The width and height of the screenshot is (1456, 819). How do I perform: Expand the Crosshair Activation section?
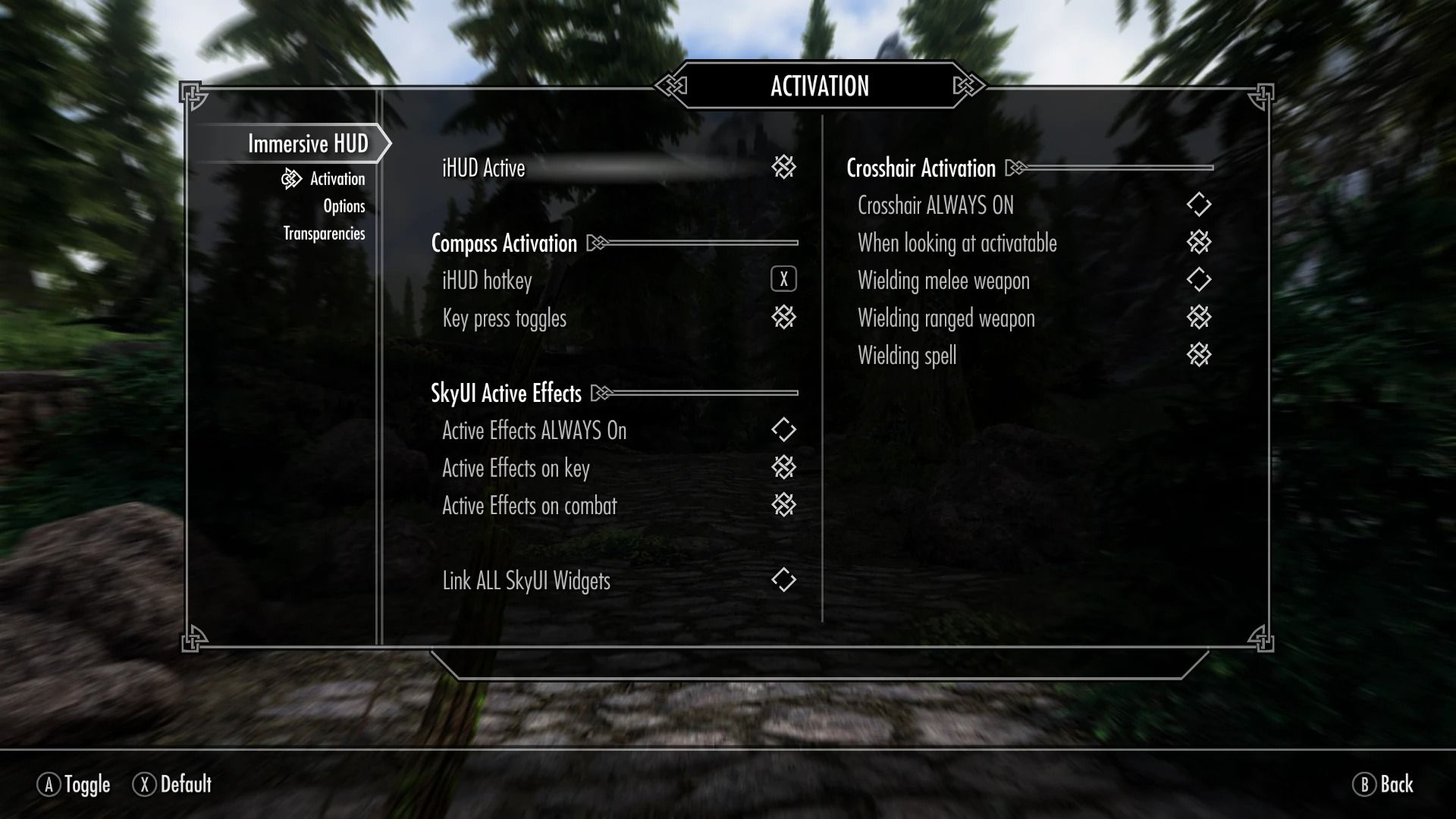(920, 168)
